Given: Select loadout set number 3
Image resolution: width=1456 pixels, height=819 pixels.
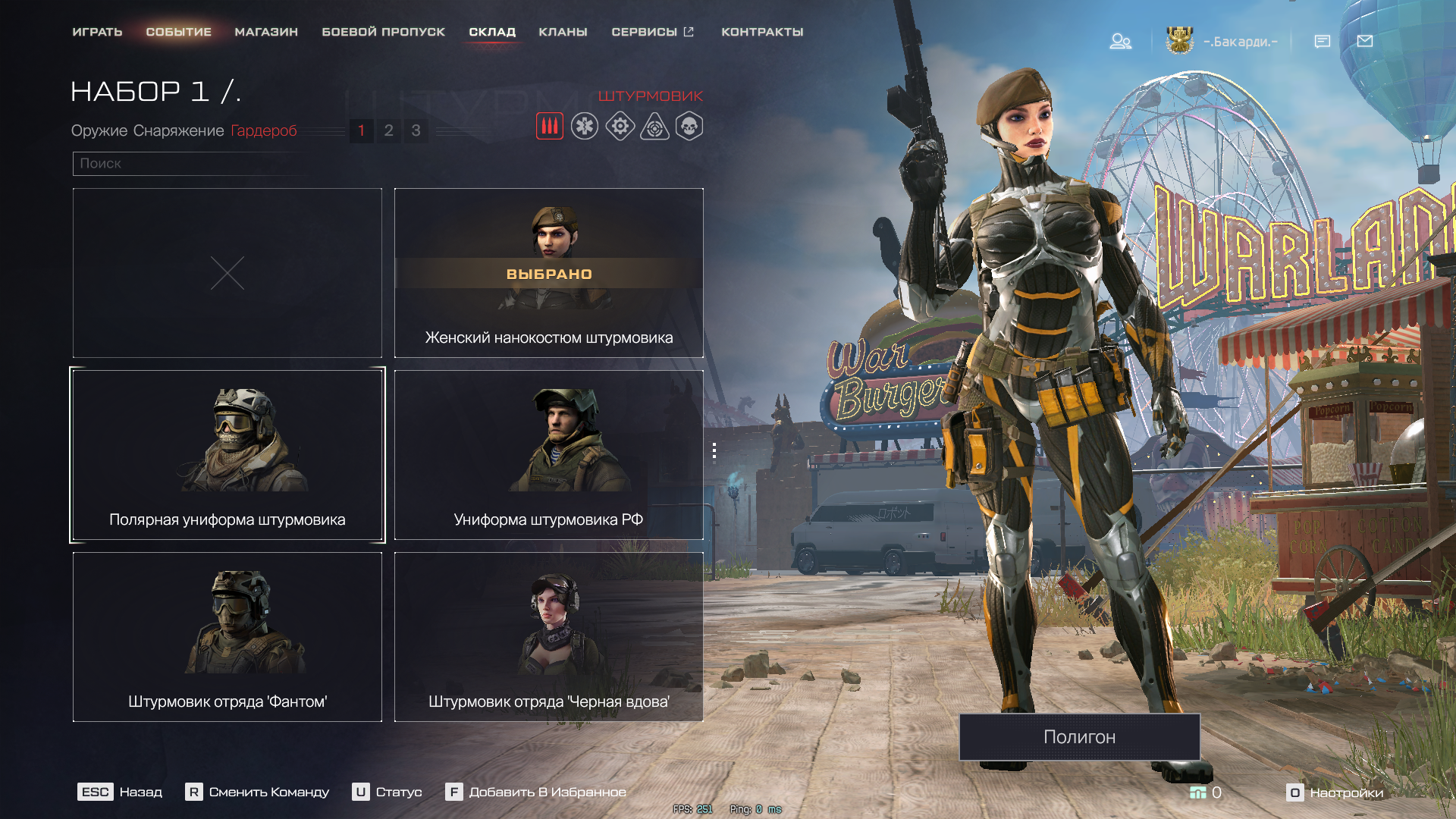Looking at the screenshot, I should coord(416,130).
